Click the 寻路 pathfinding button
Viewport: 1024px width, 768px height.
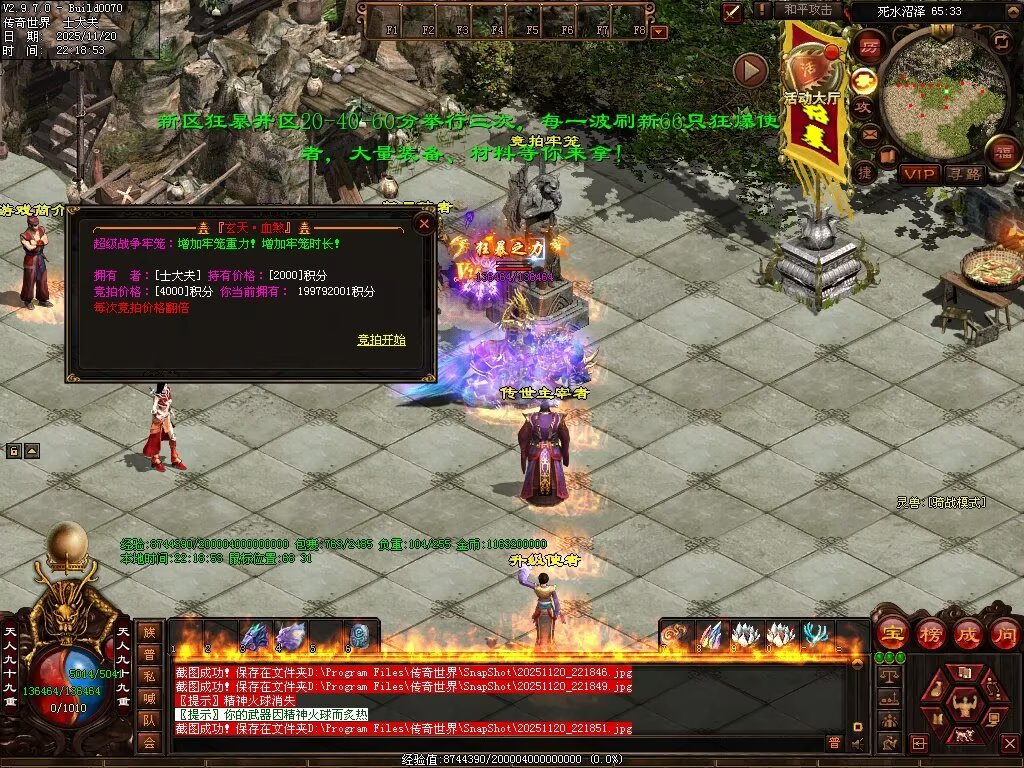pos(964,174)
